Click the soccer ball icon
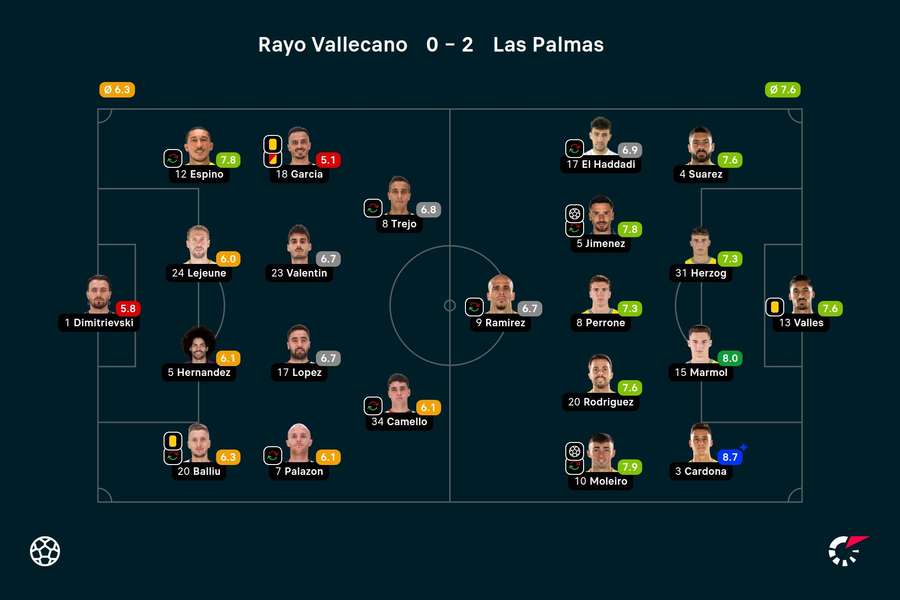900x600 pixels. click(x=45, y=551)
